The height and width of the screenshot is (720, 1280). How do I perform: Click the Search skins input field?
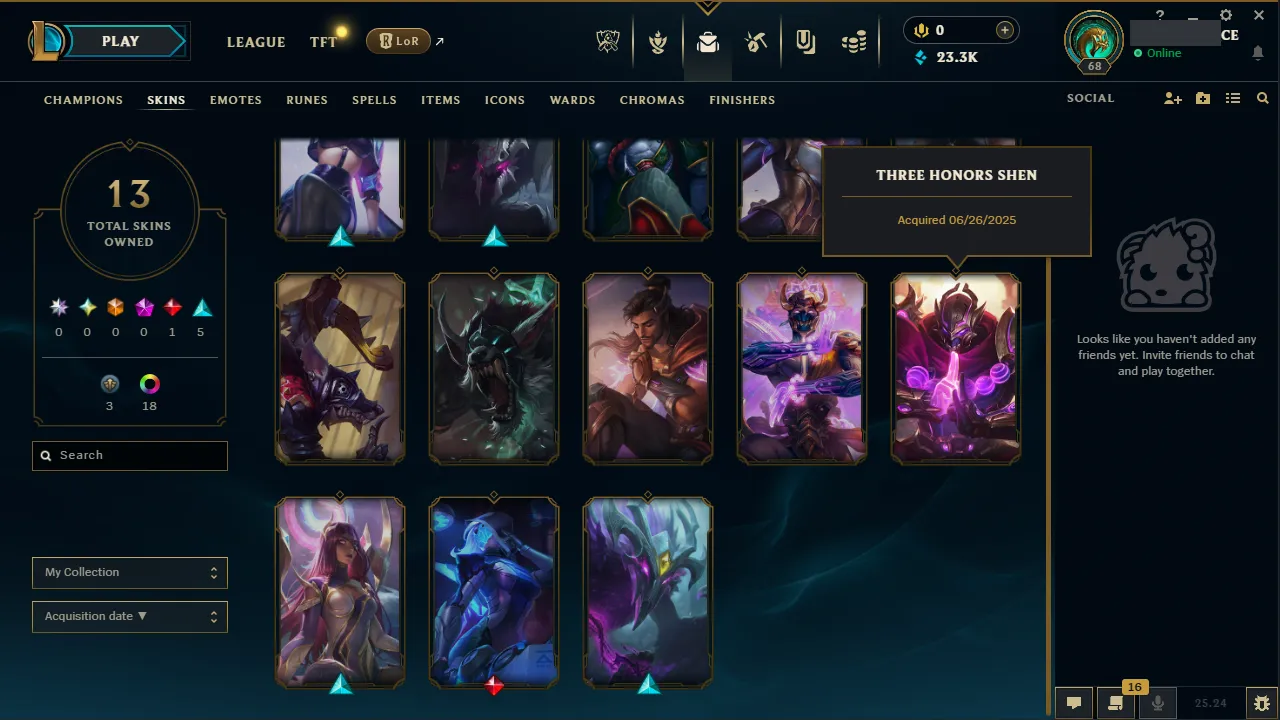(129, 455)
